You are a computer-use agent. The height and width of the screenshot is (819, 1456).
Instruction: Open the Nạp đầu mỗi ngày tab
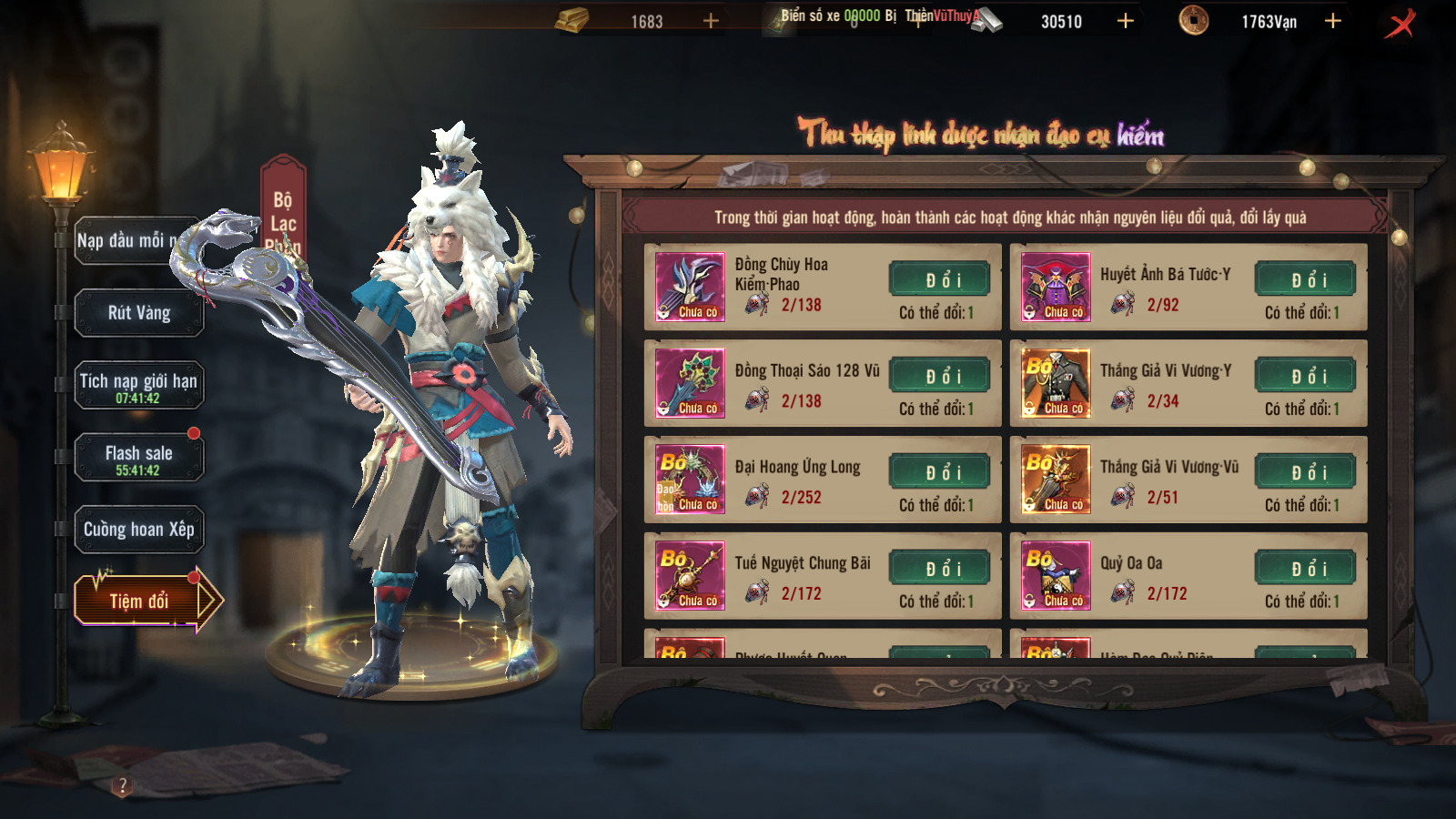(x=127, y=241)
